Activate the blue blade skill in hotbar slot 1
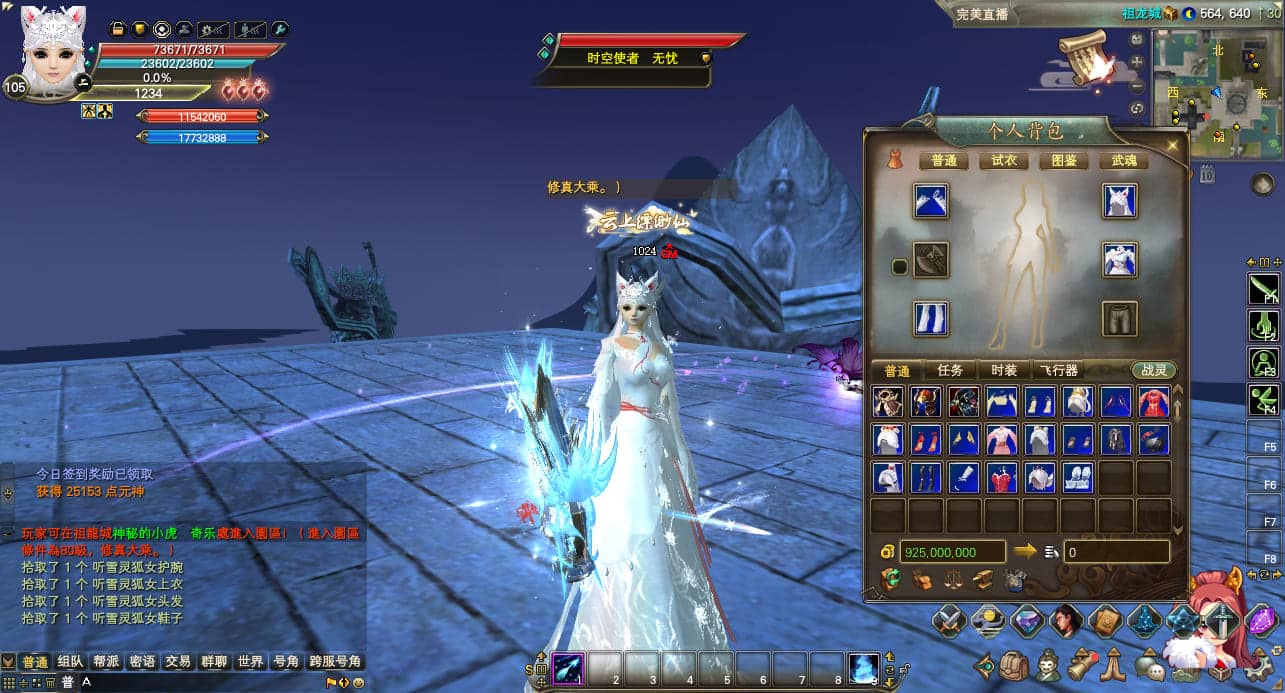 coord(569,667)
